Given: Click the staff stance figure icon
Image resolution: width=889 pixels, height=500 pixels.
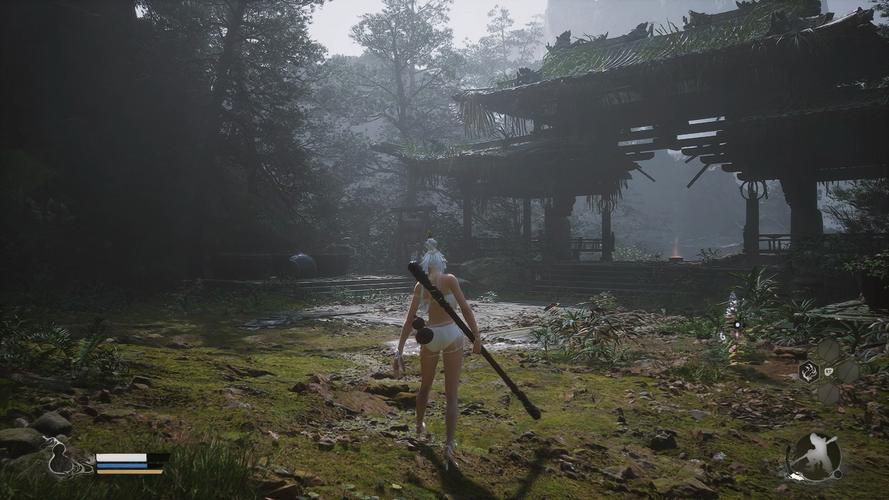Looking at the screenshot, I should click(x=812, y=456).
